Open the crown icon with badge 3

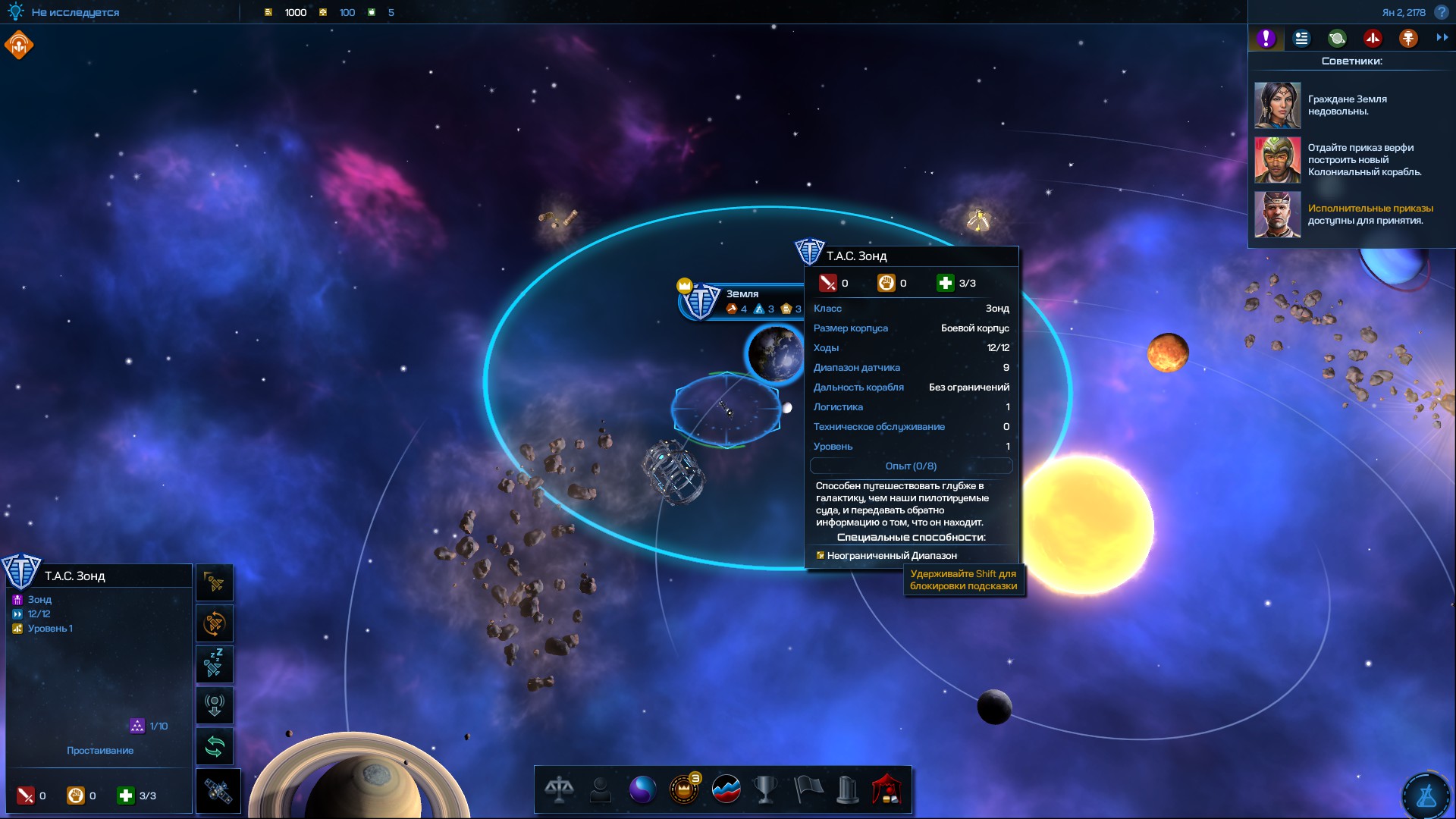pos(684,789)
